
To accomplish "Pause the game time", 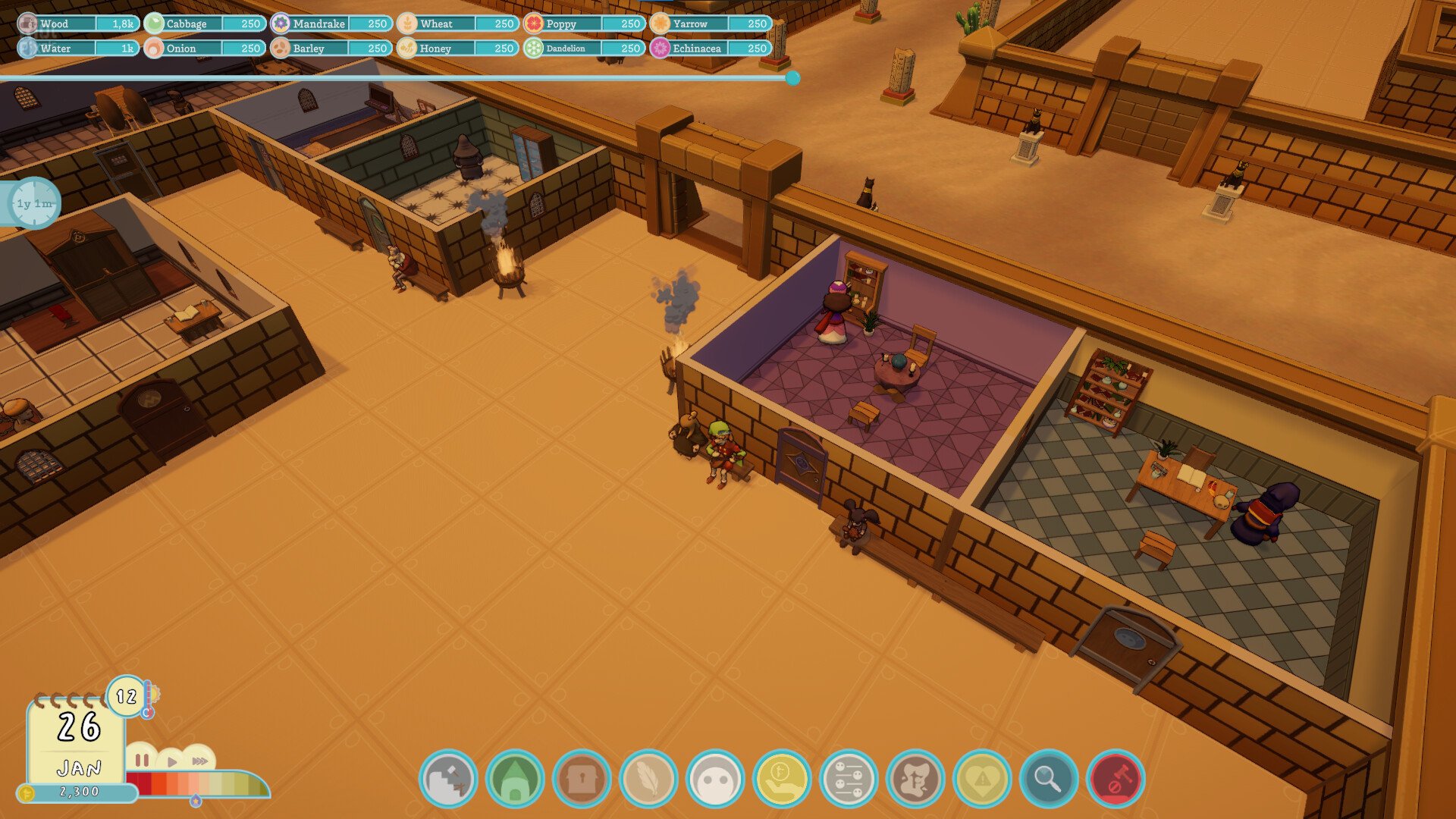I will click(x=142, y=760).
